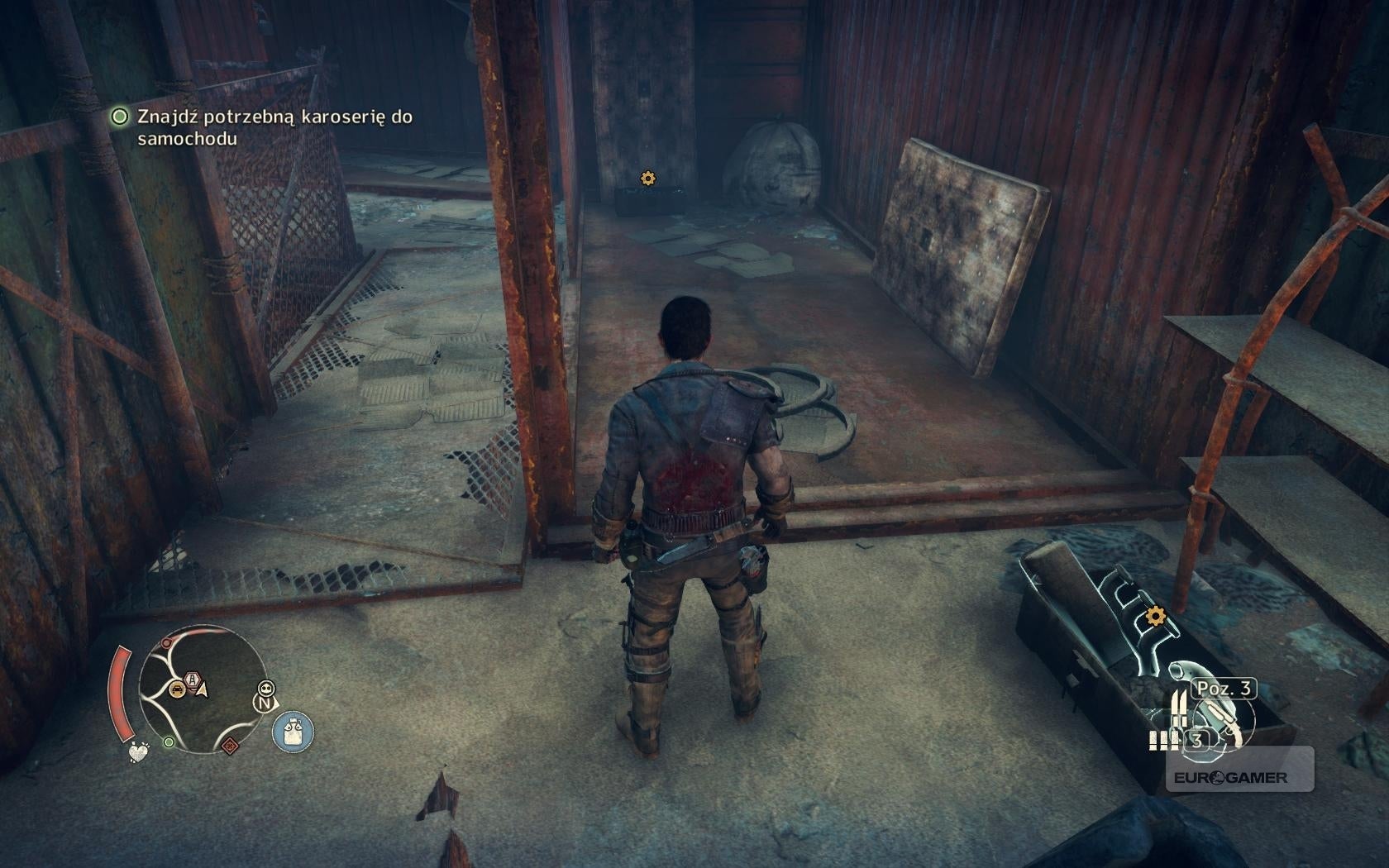Click the yellow car marker on minimap
The width and height of the screenshot is (1389, 868).
click(176, 688)
